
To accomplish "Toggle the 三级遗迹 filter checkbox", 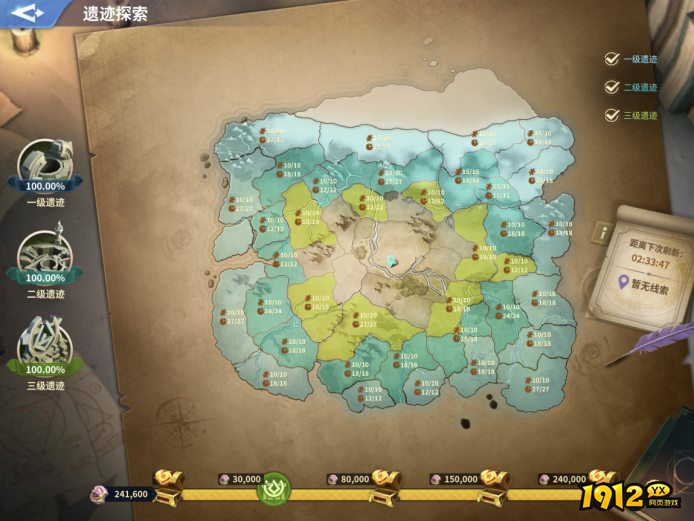I will click(x=612, y=115).
